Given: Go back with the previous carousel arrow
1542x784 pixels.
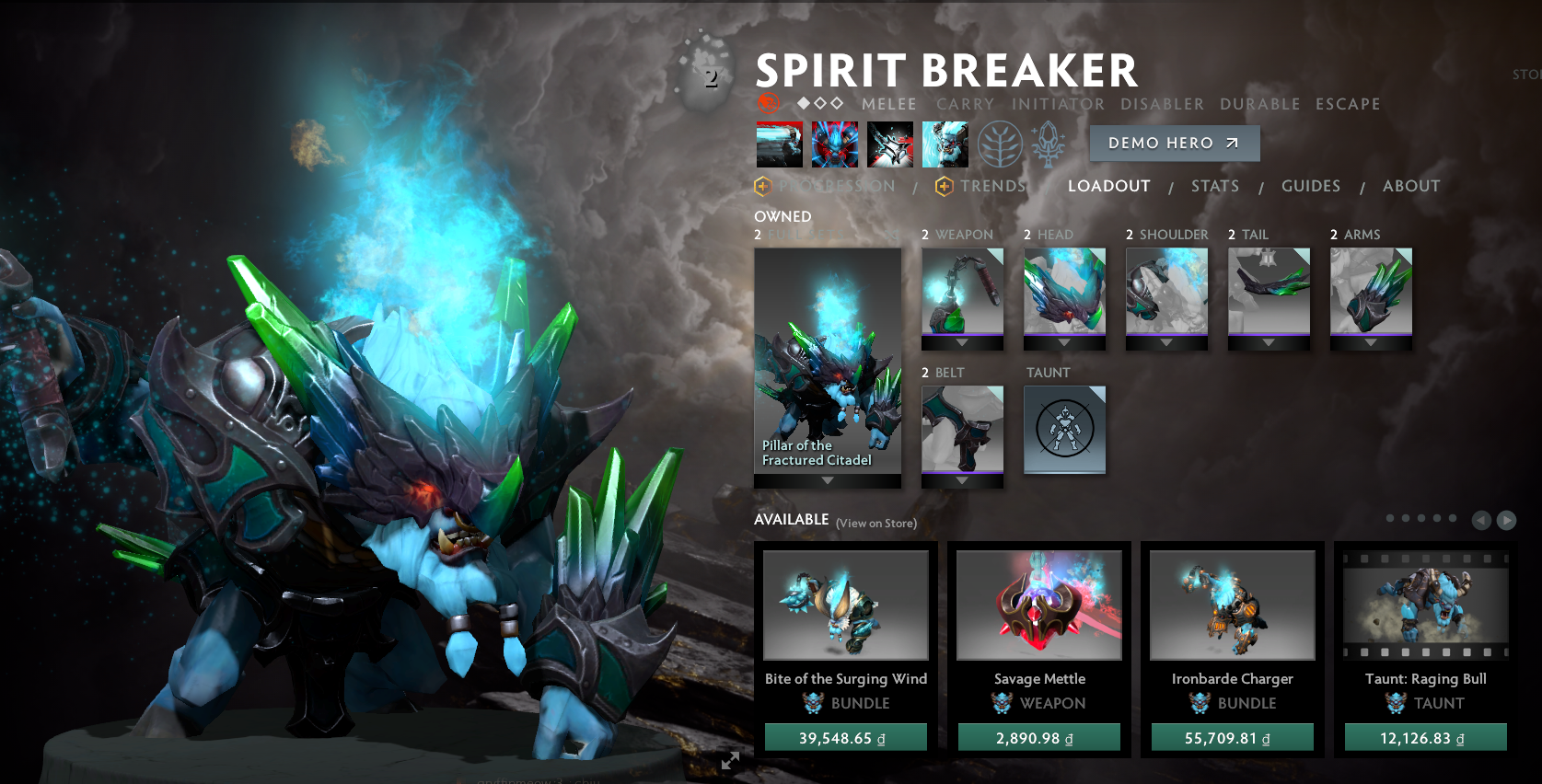Looking at the screenshot, I should pos(1481,520).
